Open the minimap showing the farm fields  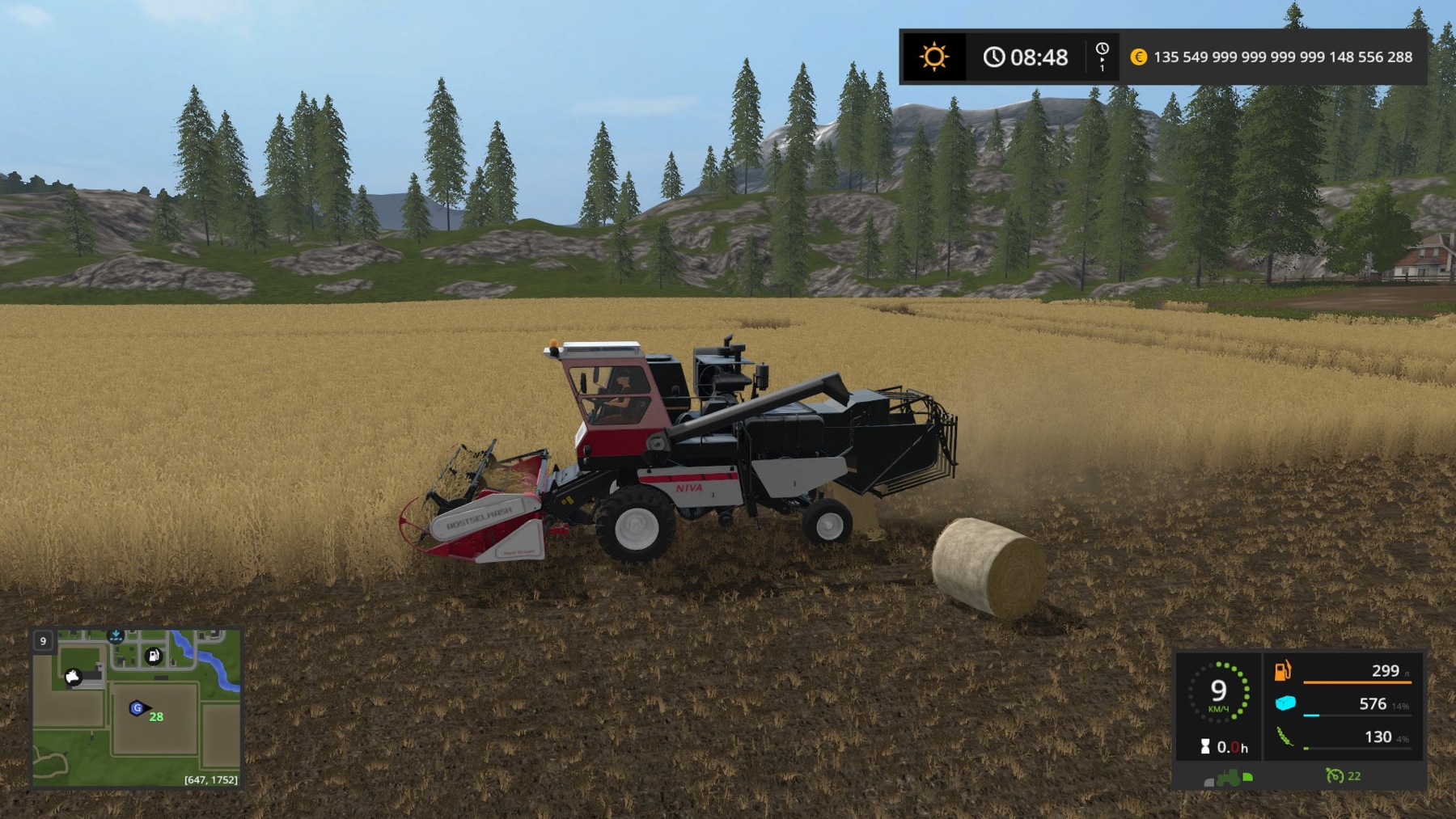(136, 708)
